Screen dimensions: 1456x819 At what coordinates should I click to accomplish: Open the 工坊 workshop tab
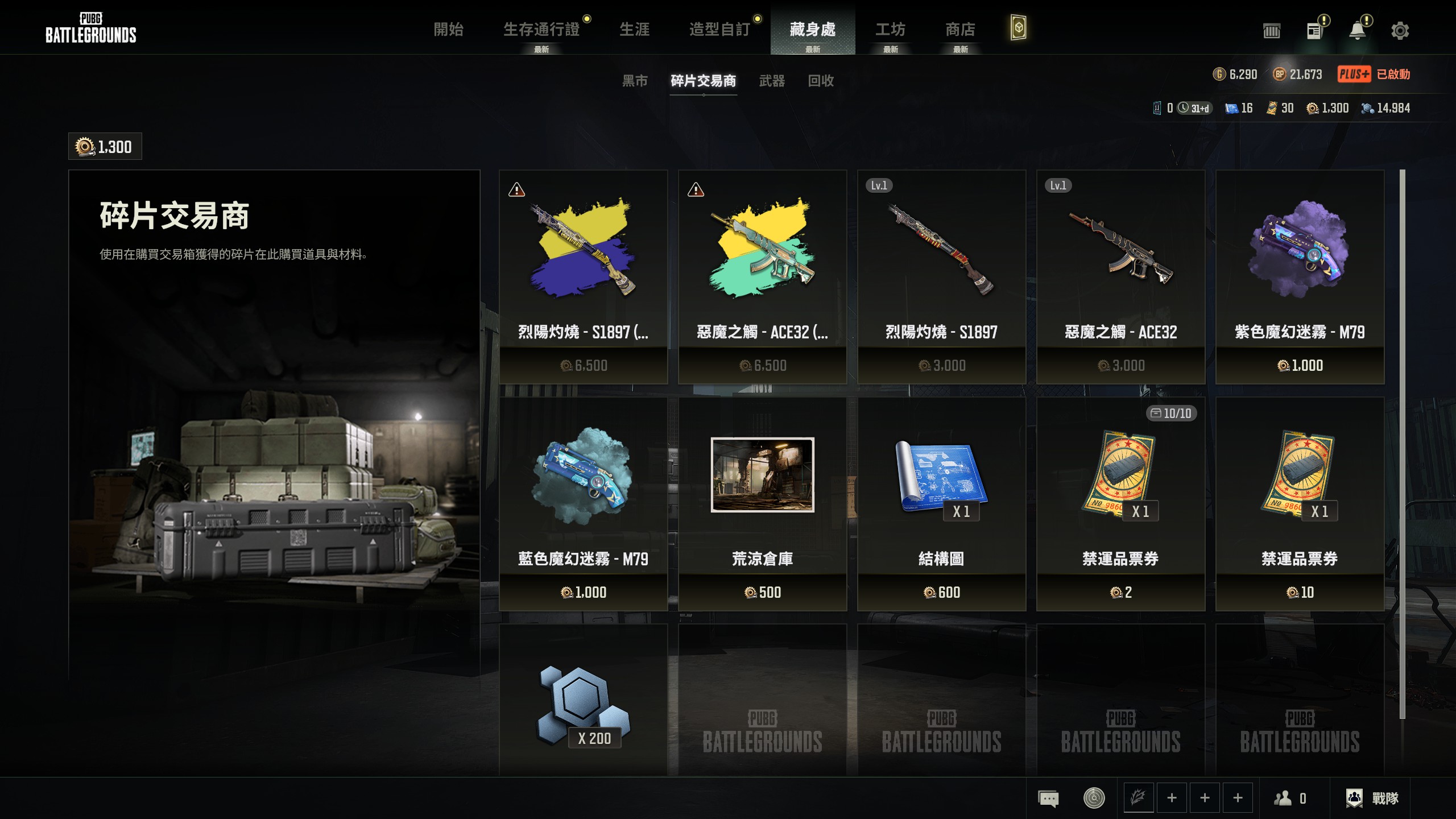click(890, 30)
